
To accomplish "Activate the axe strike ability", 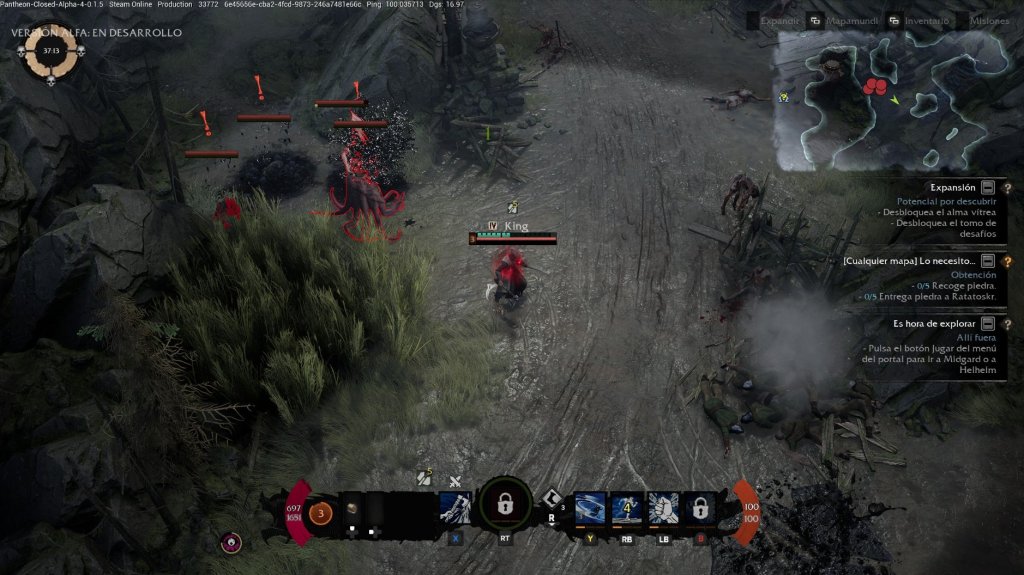I will coord(455,507).
